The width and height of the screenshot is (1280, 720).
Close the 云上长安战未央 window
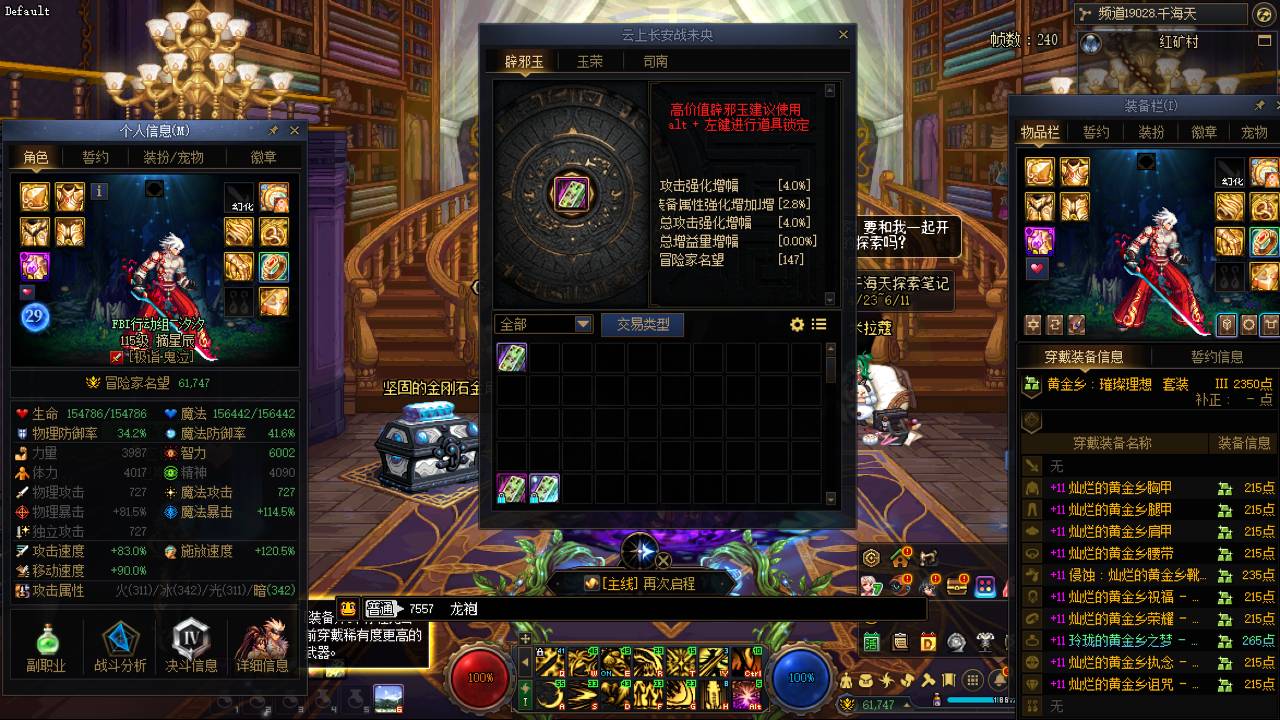pos(843,35)
